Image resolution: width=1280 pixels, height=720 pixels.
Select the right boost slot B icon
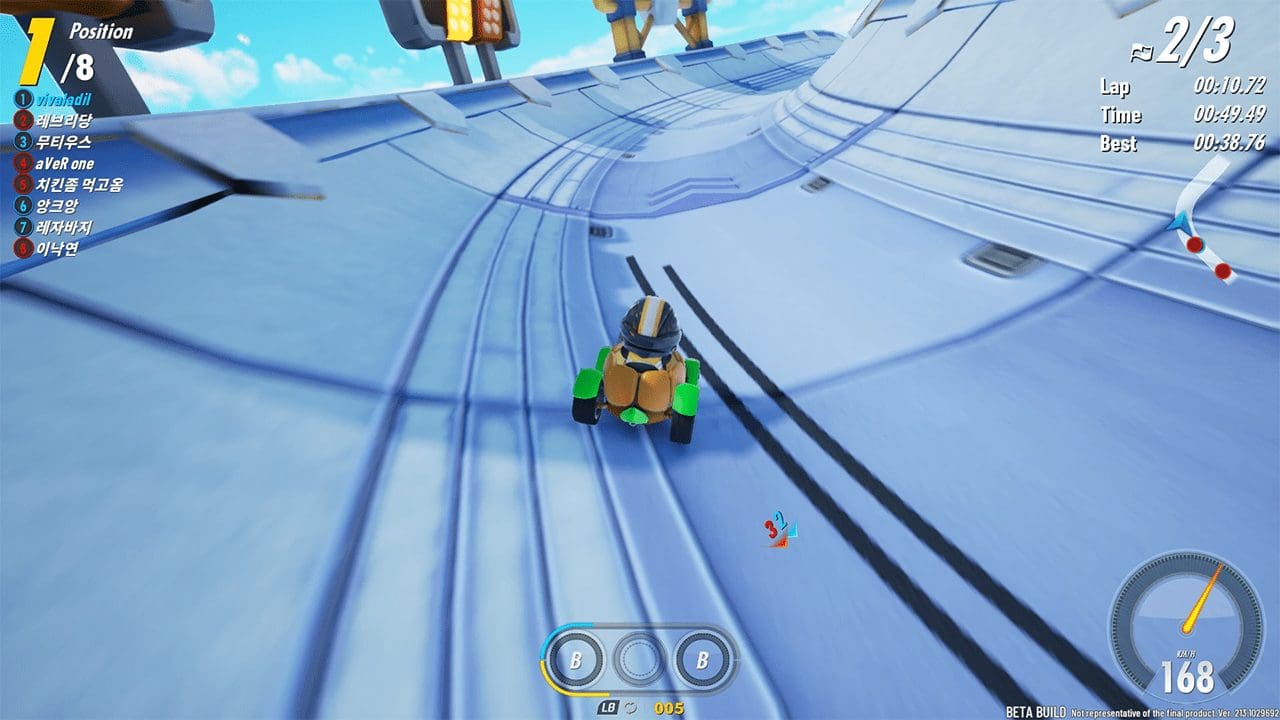[x=700, y=659]
